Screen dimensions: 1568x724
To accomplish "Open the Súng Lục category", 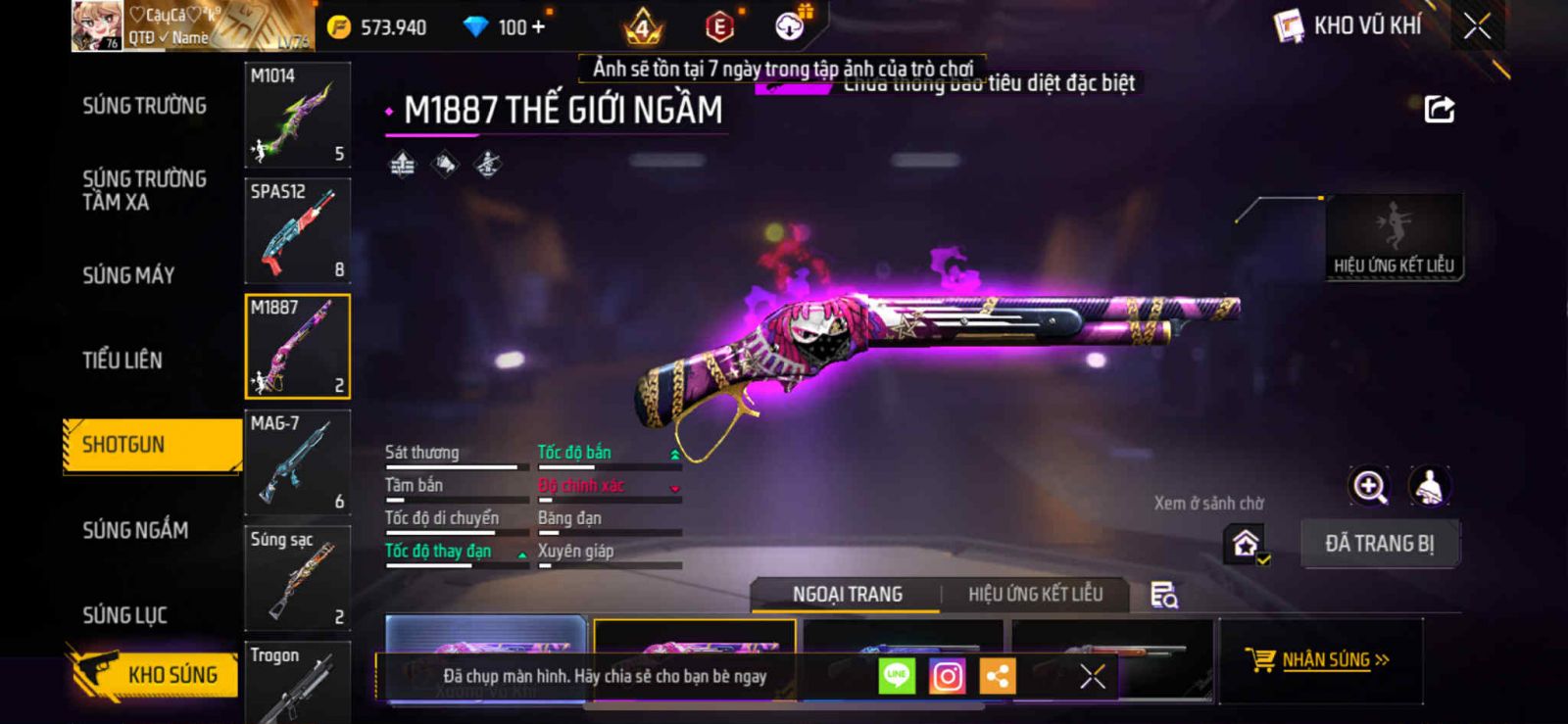I will point(124,615).
